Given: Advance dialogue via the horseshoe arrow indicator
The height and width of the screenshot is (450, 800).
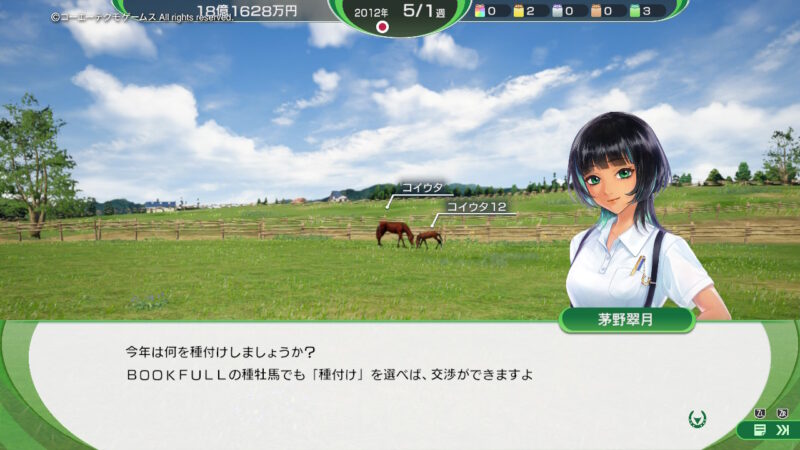Looking at the screenshot, I should (x=697, y=419).
